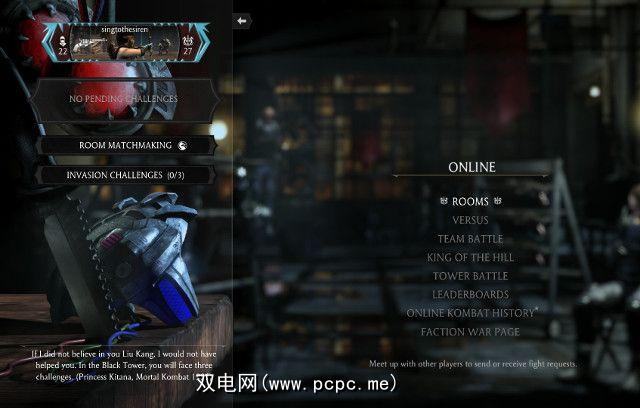This screenshot has height=408, width=640.
Task: Click the No Pending Challenges panel
Action: tap(124, 99)
